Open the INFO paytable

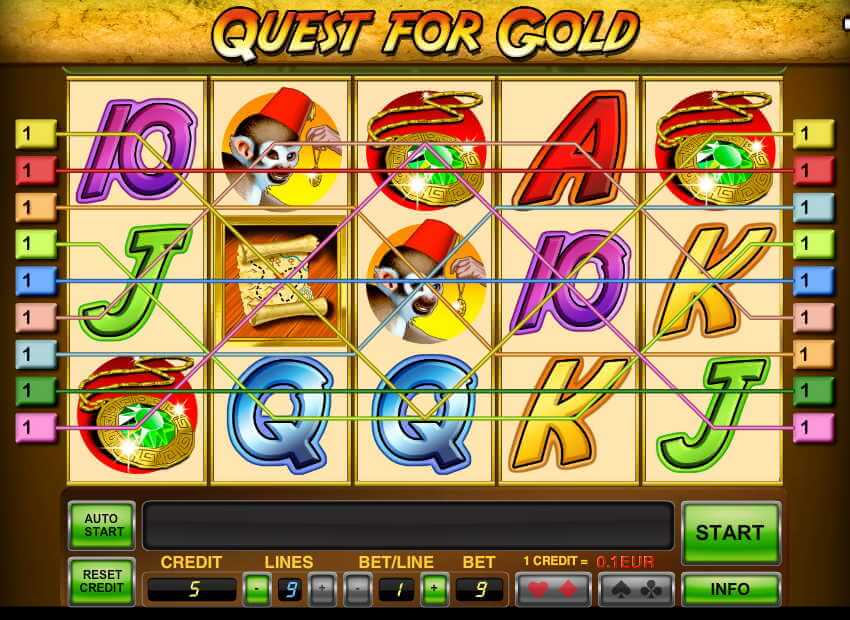pyautogui.click(x=730, y=588)
